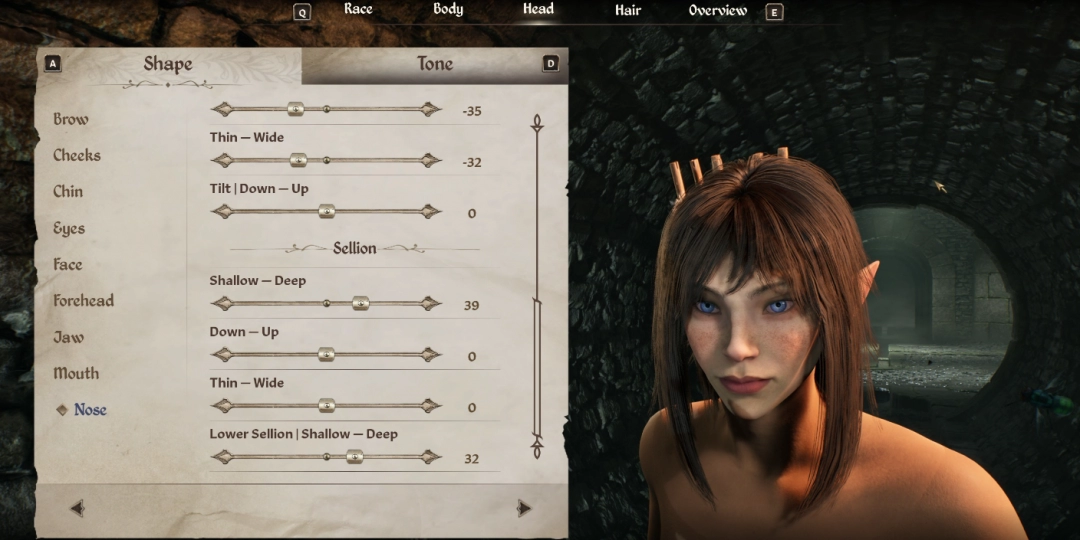Go to the Hair tab
The width and height of the screenshot is (1080, 540).
[628, 10]
